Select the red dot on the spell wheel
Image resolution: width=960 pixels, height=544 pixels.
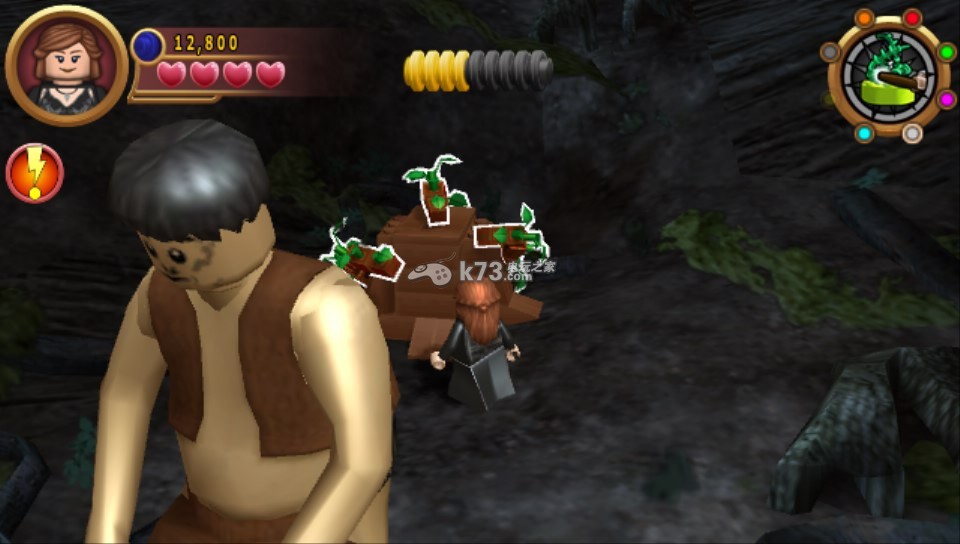point(912,18)
